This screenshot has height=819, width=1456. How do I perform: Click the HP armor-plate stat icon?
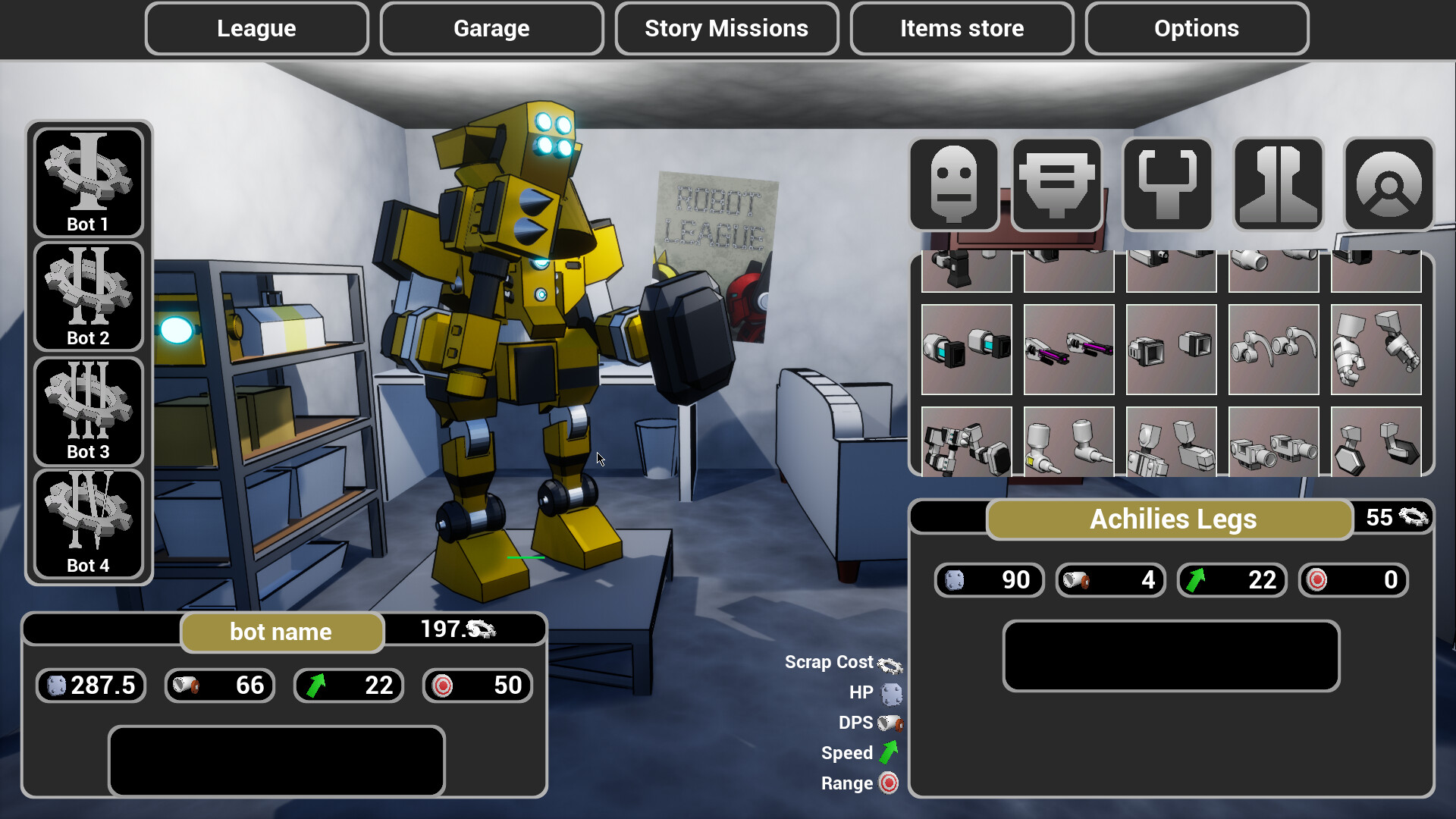click(x=888, y=692)
